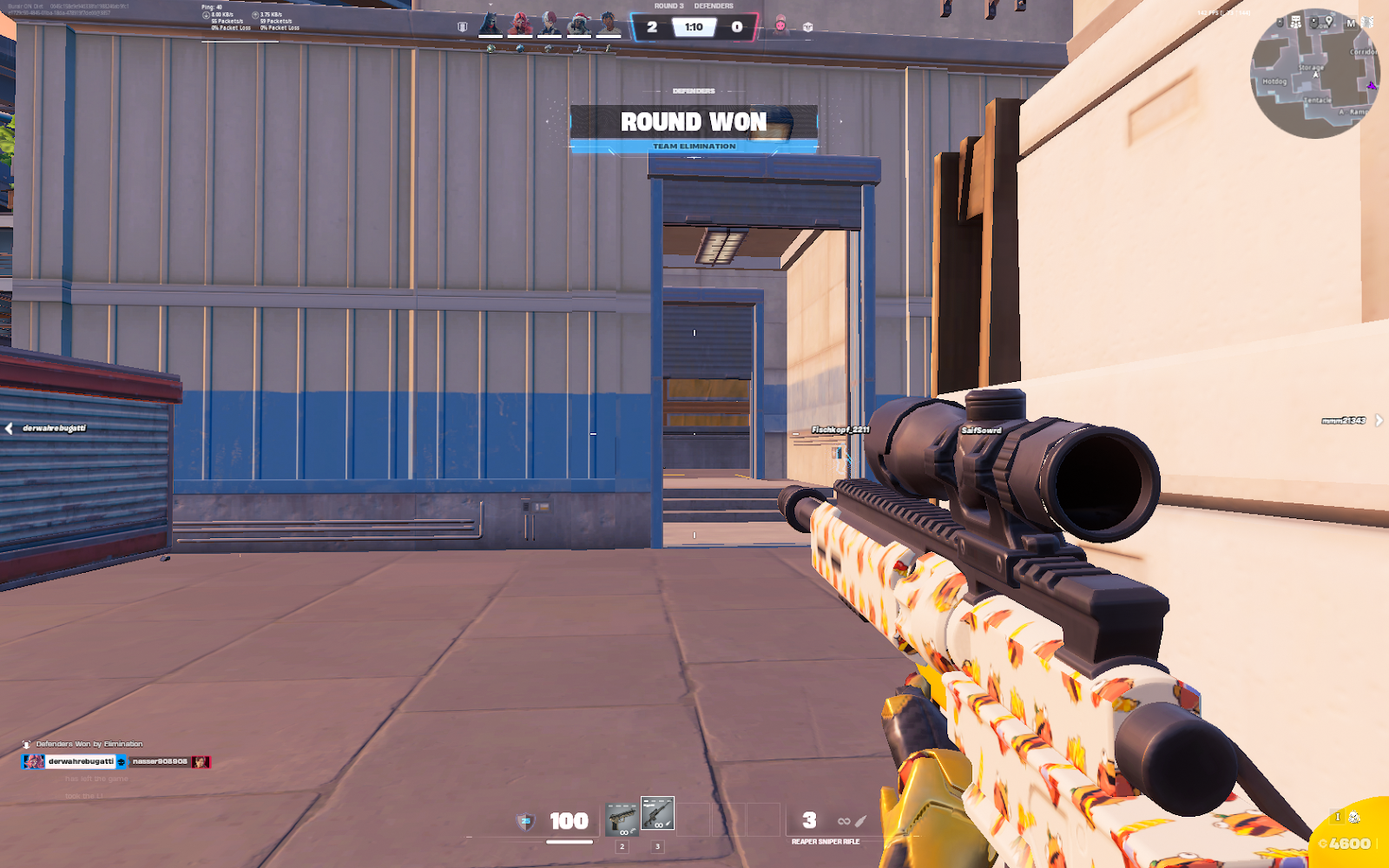Spectate previous player derwahrebugatti arrow
The height and width of the screenshot is (868, 1389).
9,428
